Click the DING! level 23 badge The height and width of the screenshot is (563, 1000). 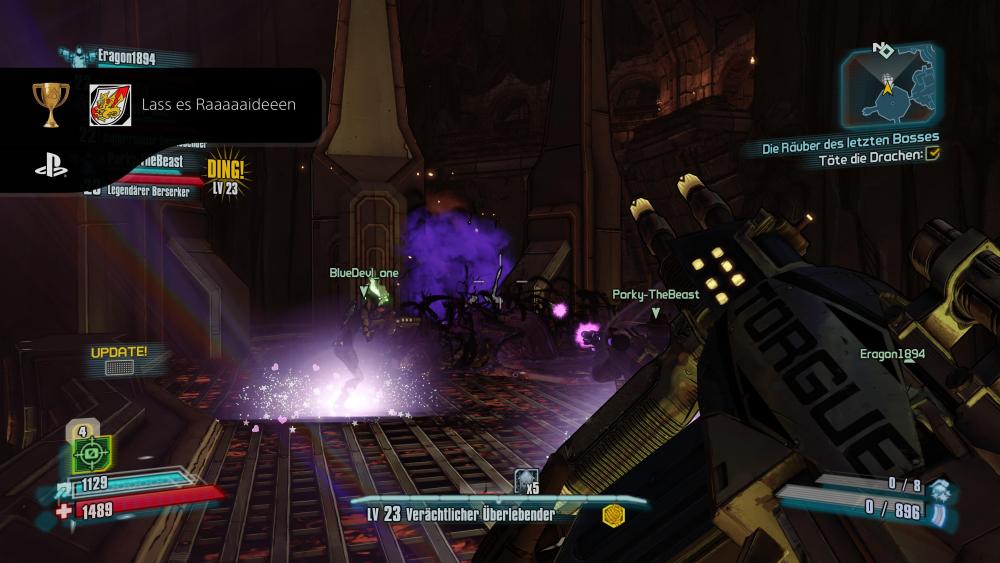[226, 173]
